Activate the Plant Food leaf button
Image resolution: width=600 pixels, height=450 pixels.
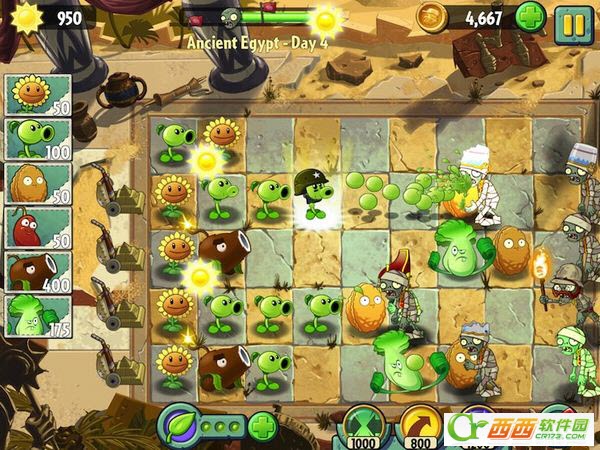coord(180,426)
